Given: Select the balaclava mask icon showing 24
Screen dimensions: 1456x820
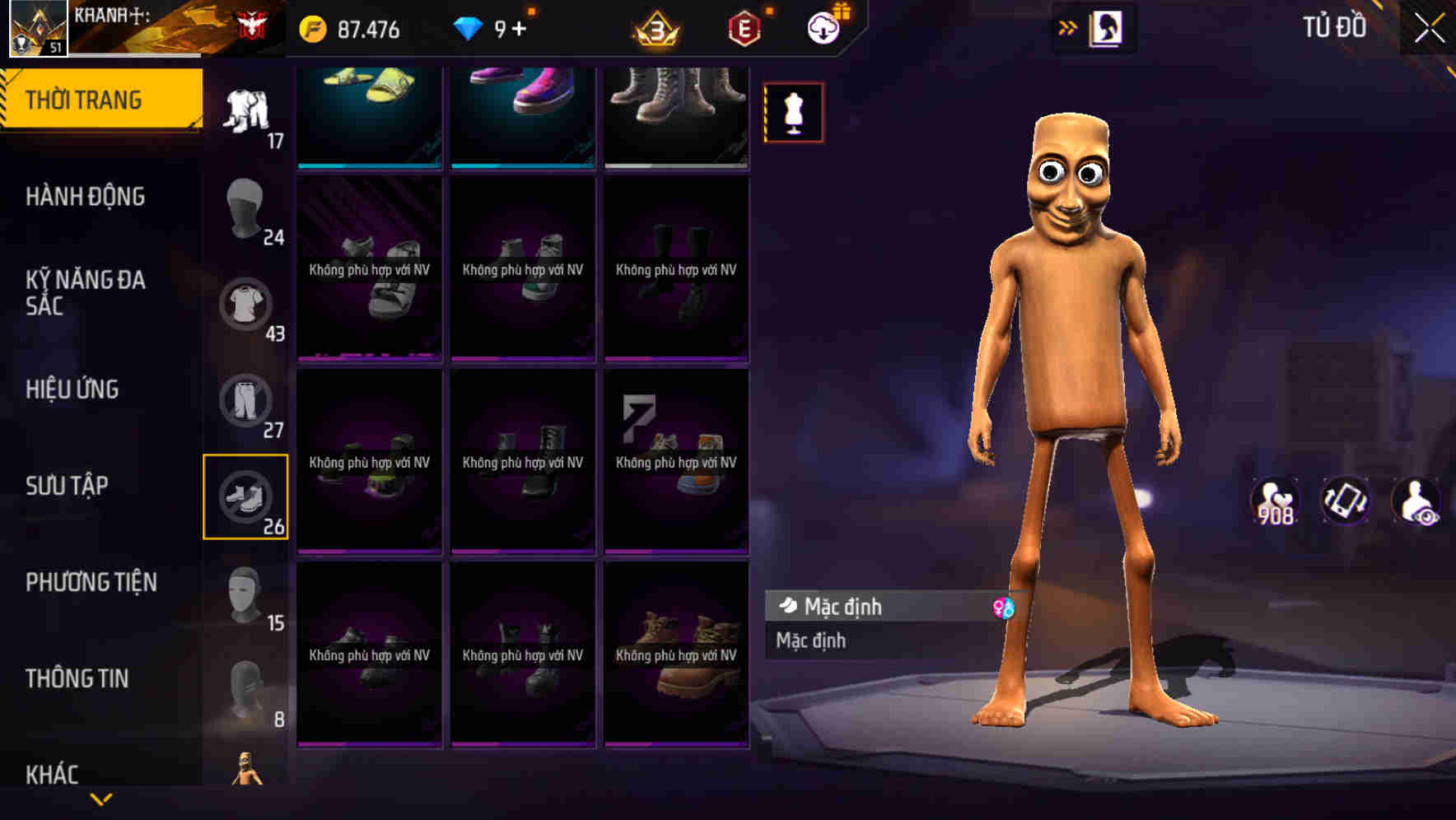Looking at the screenshot, I should pyautogui.click(x=245, y=207).
